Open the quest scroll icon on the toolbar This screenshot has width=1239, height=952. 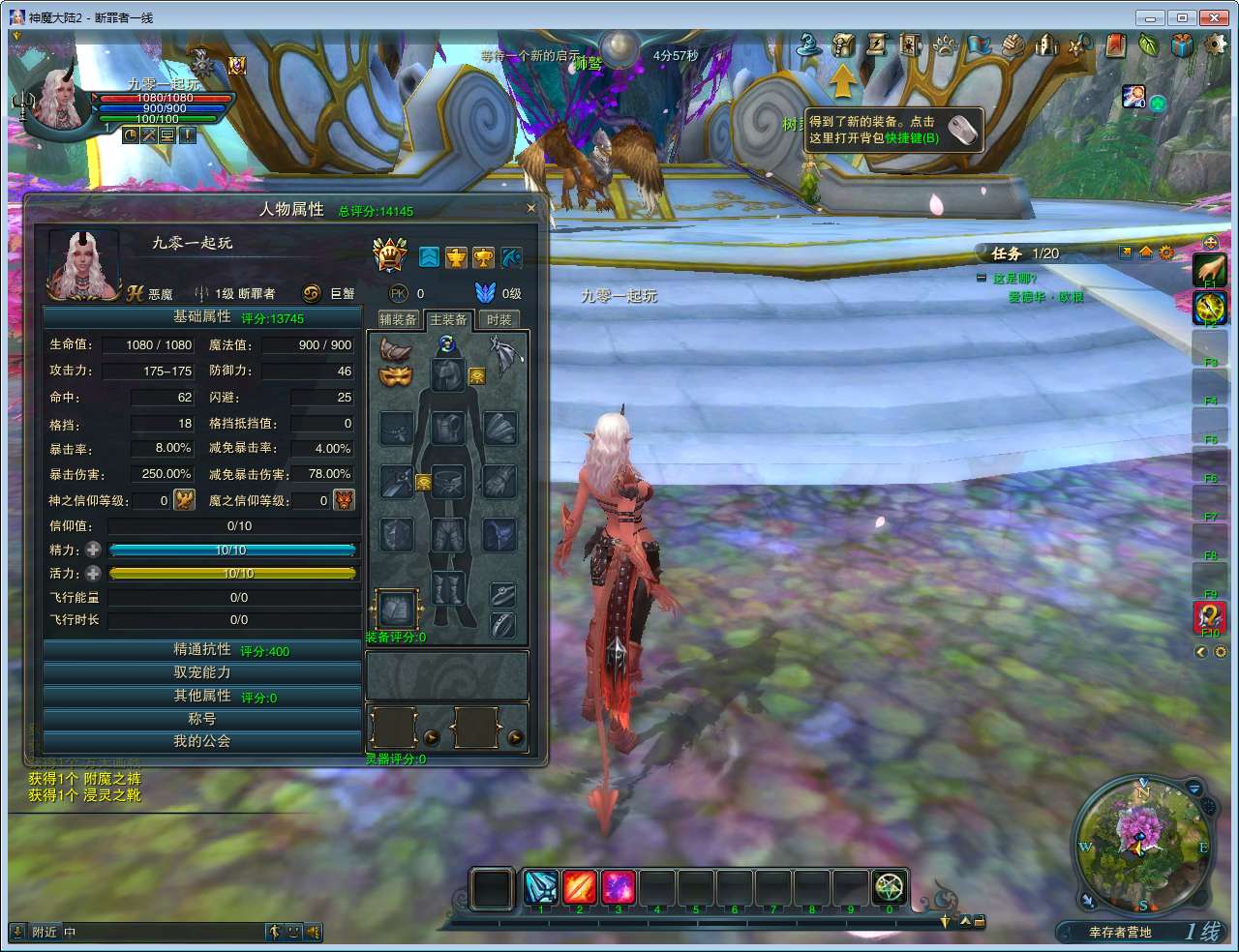(x=878, y=45)
